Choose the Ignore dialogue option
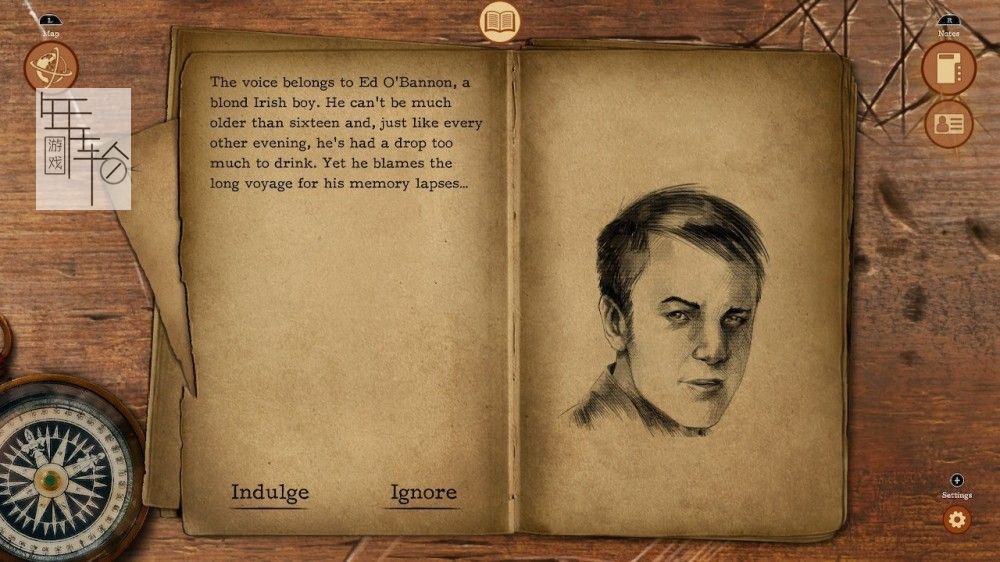 [423, 492]
